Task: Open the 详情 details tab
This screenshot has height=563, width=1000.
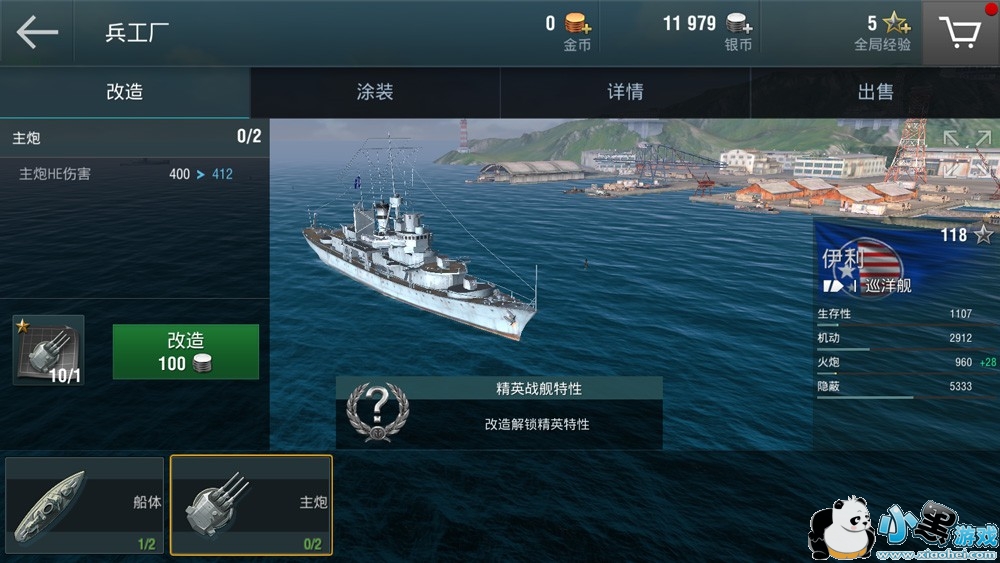Action: pos(625,92)
